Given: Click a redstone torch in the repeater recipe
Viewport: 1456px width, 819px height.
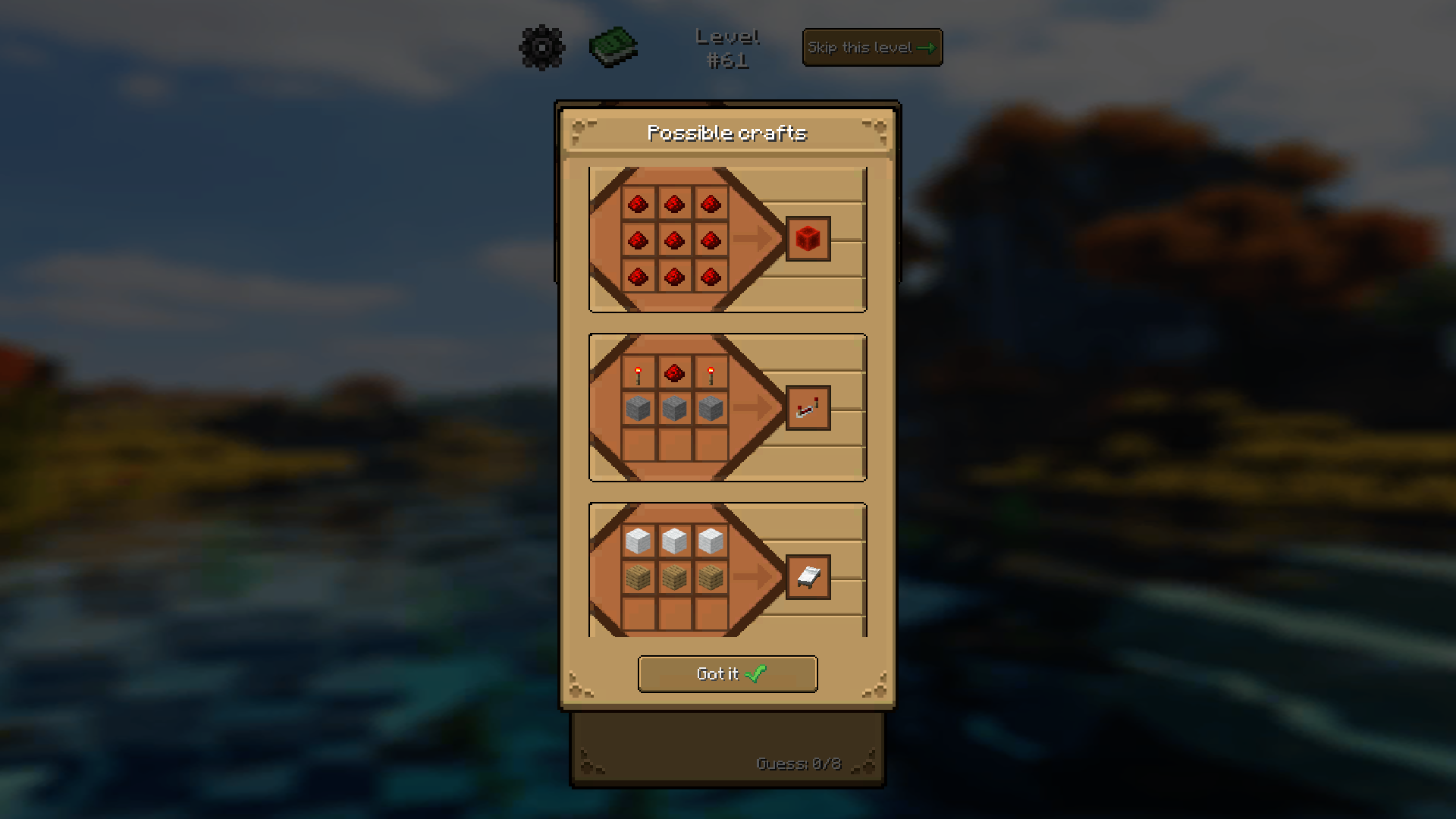Looking at the screenshot, I should pyautogui.click(x=638, y=373).
